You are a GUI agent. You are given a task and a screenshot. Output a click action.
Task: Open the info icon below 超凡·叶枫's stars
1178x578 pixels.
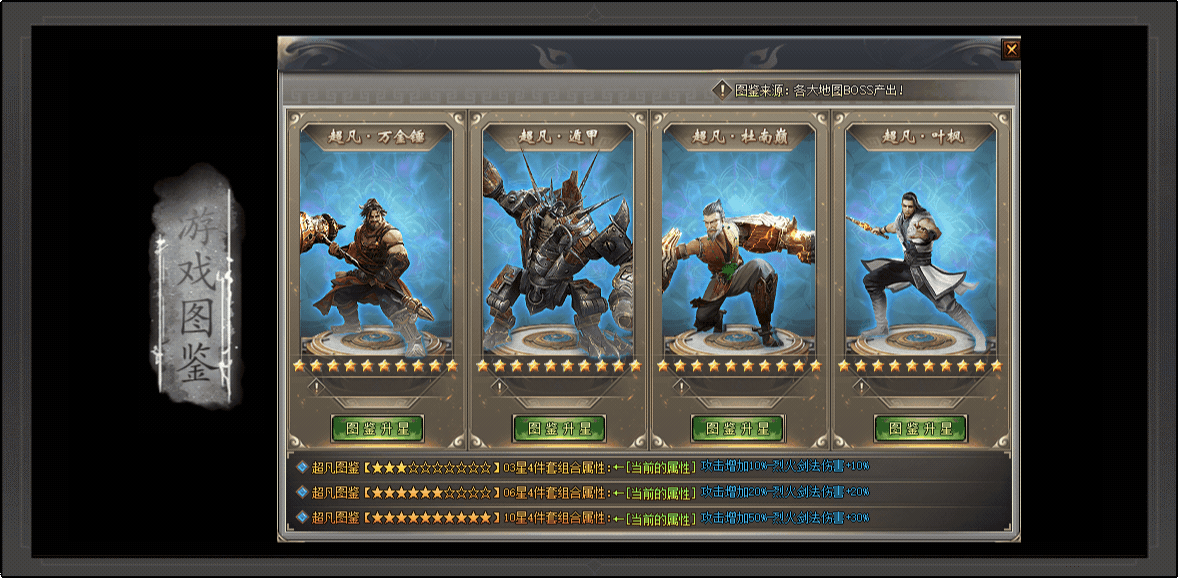click(x=861, y=385)
